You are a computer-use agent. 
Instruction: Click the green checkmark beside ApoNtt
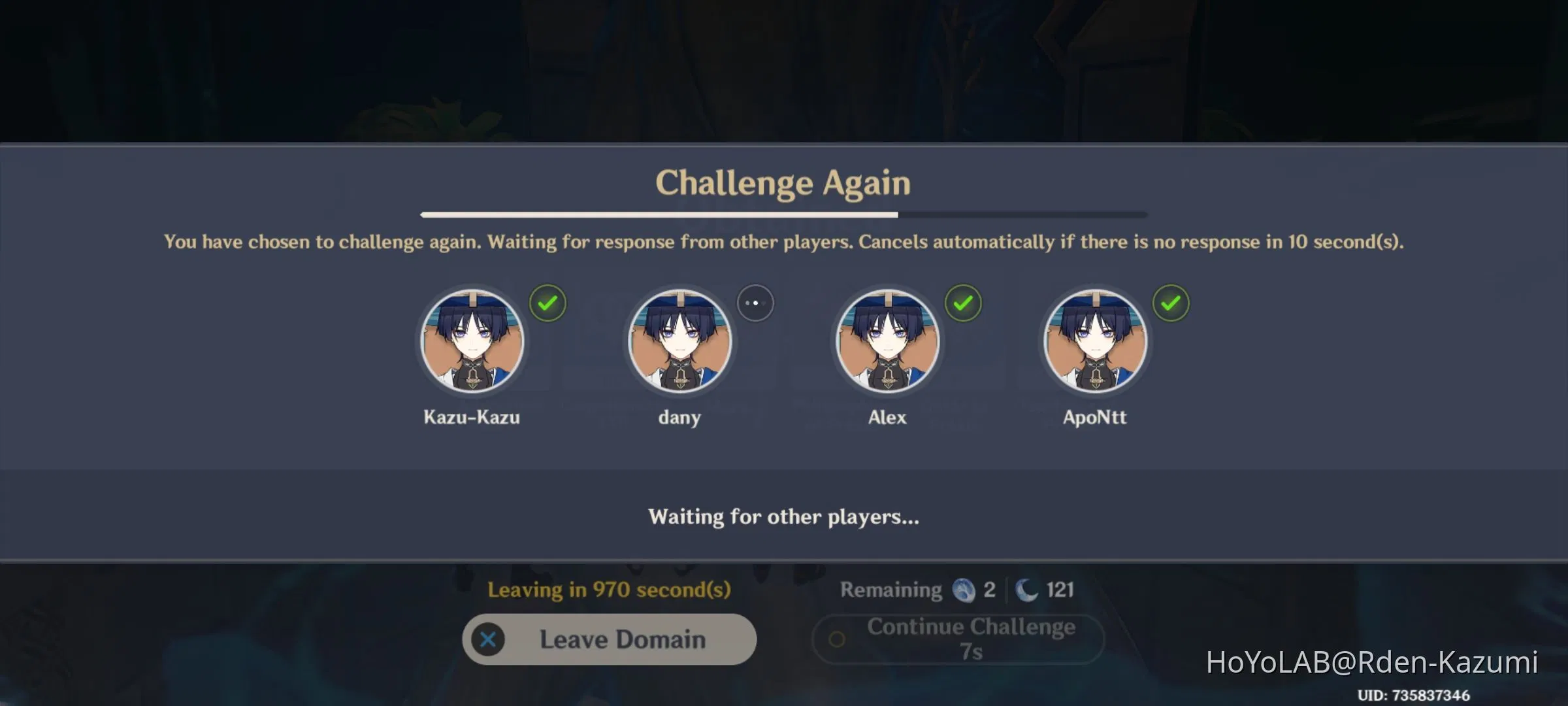click(x=1171, y=303)
